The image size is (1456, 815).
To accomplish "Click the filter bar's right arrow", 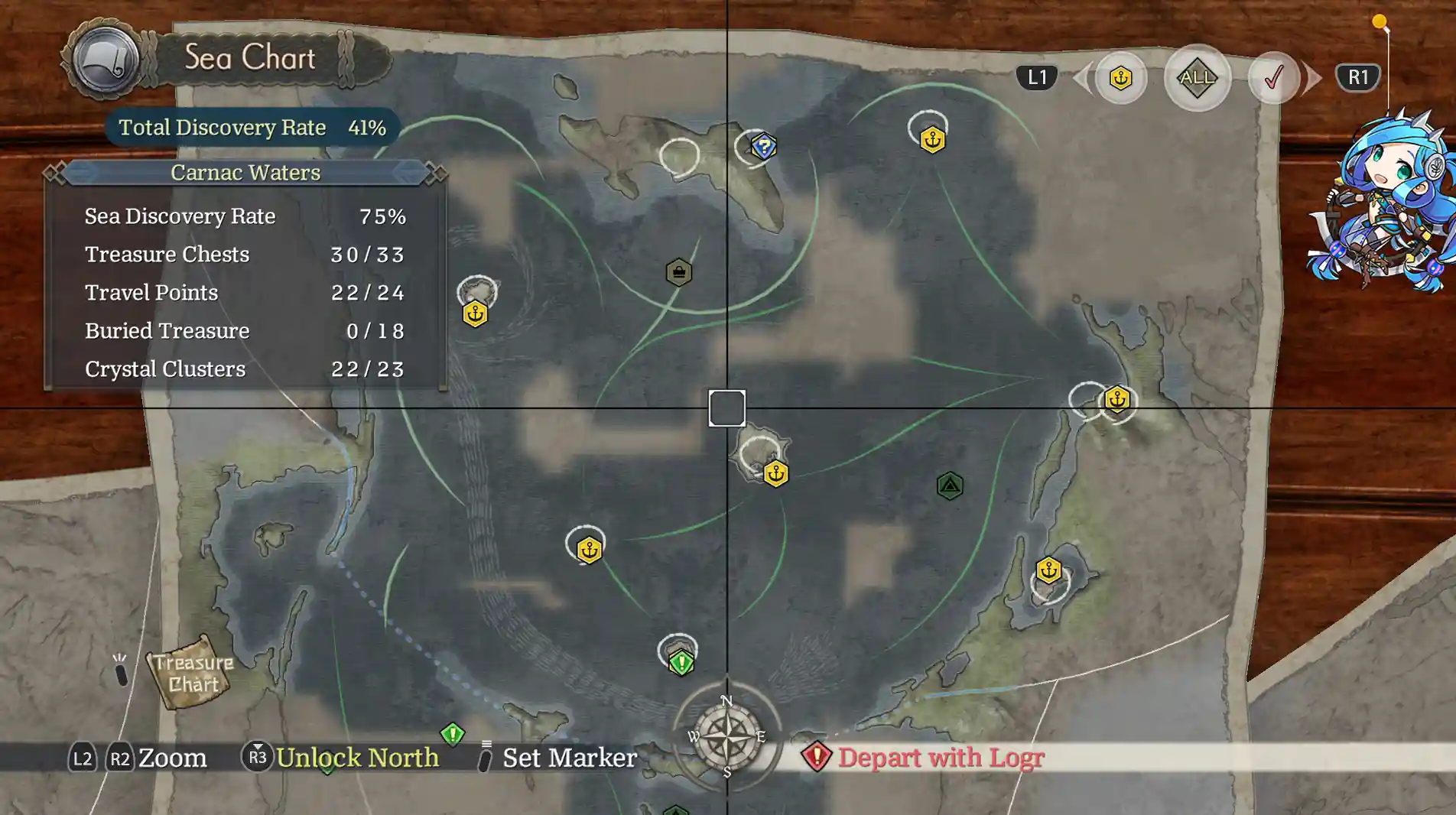I will point(1313,77).
